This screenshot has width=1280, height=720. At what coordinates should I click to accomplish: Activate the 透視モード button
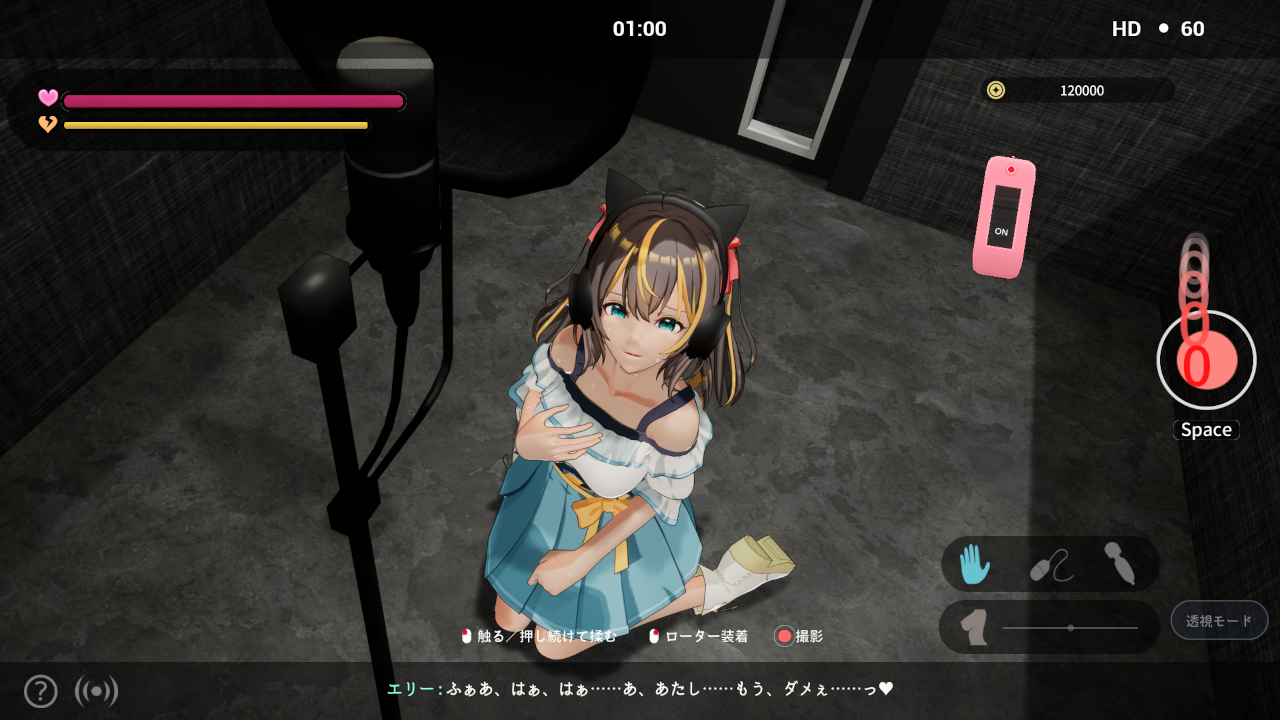click(1219, 620)
